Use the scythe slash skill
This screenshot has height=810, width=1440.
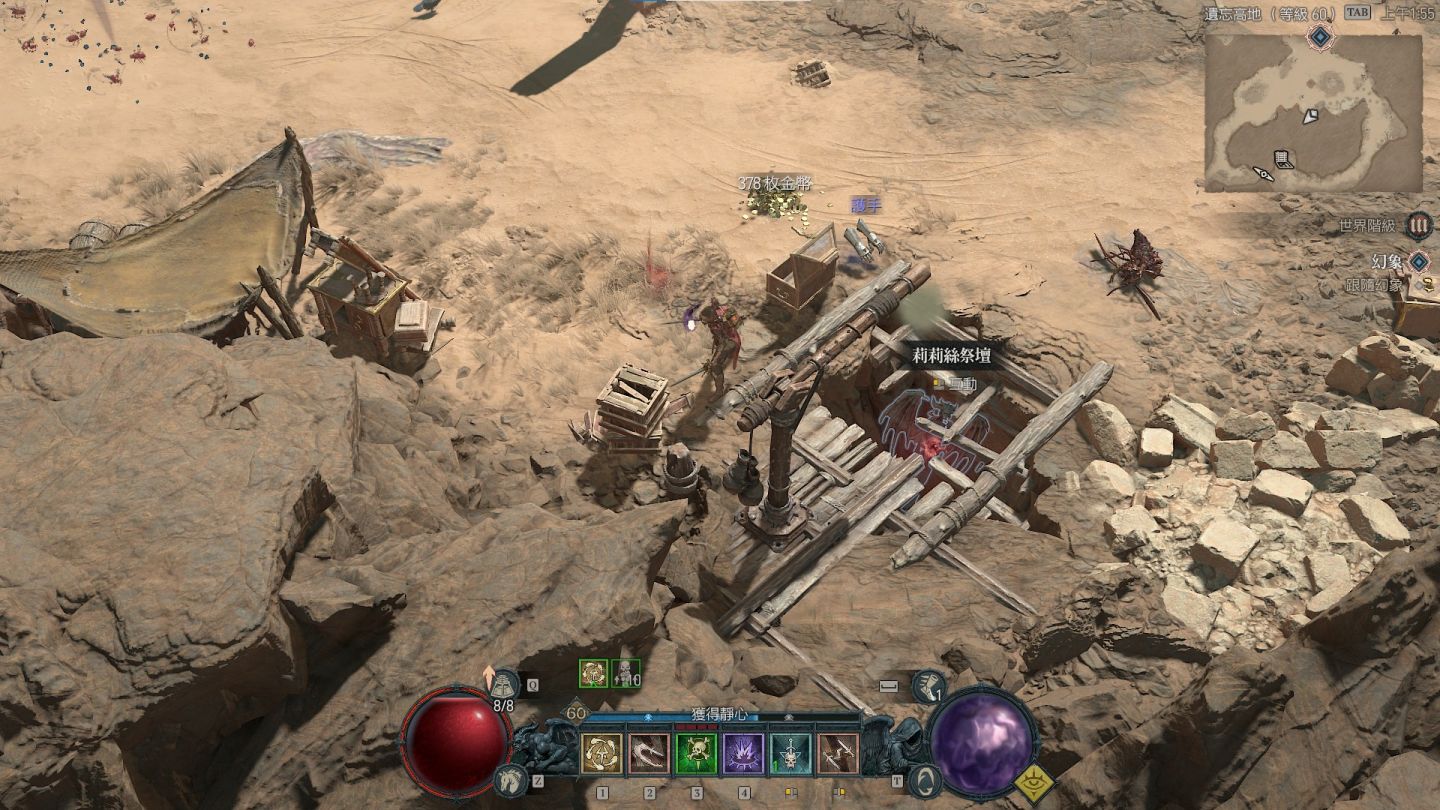tap(649, 754)
